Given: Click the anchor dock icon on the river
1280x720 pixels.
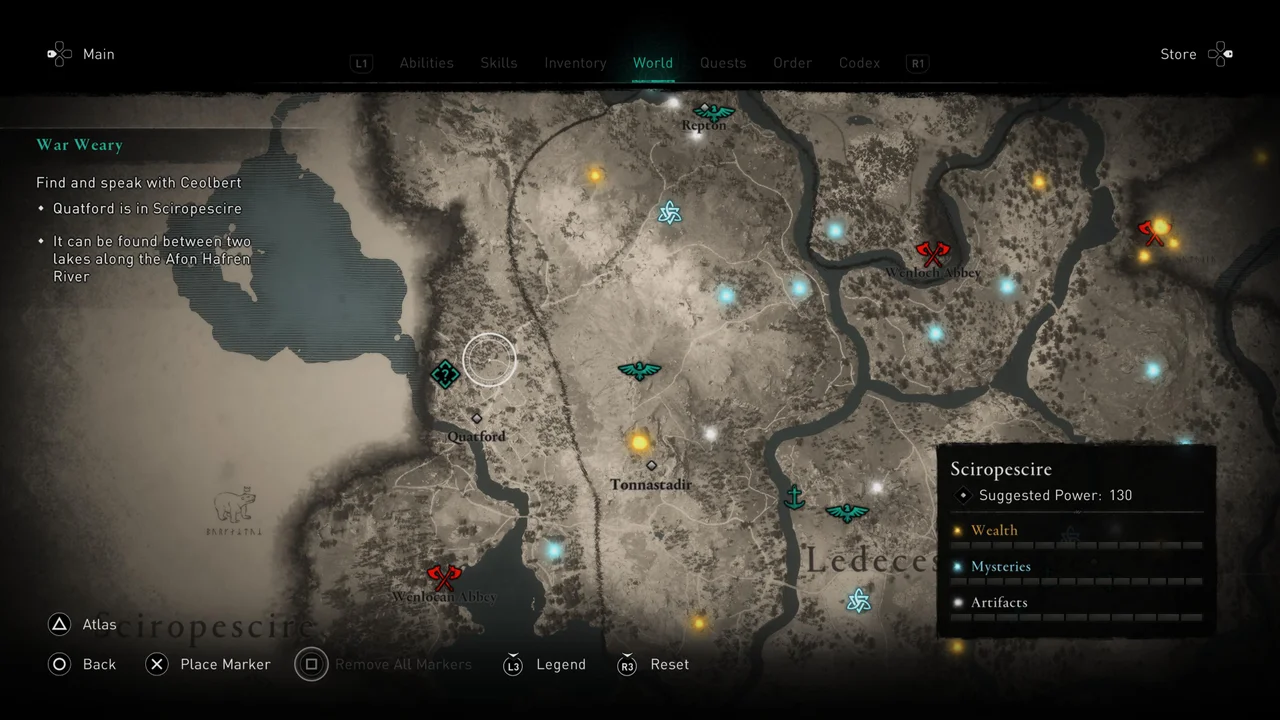Looking at the screenshot, I should (x=795, y=498).
